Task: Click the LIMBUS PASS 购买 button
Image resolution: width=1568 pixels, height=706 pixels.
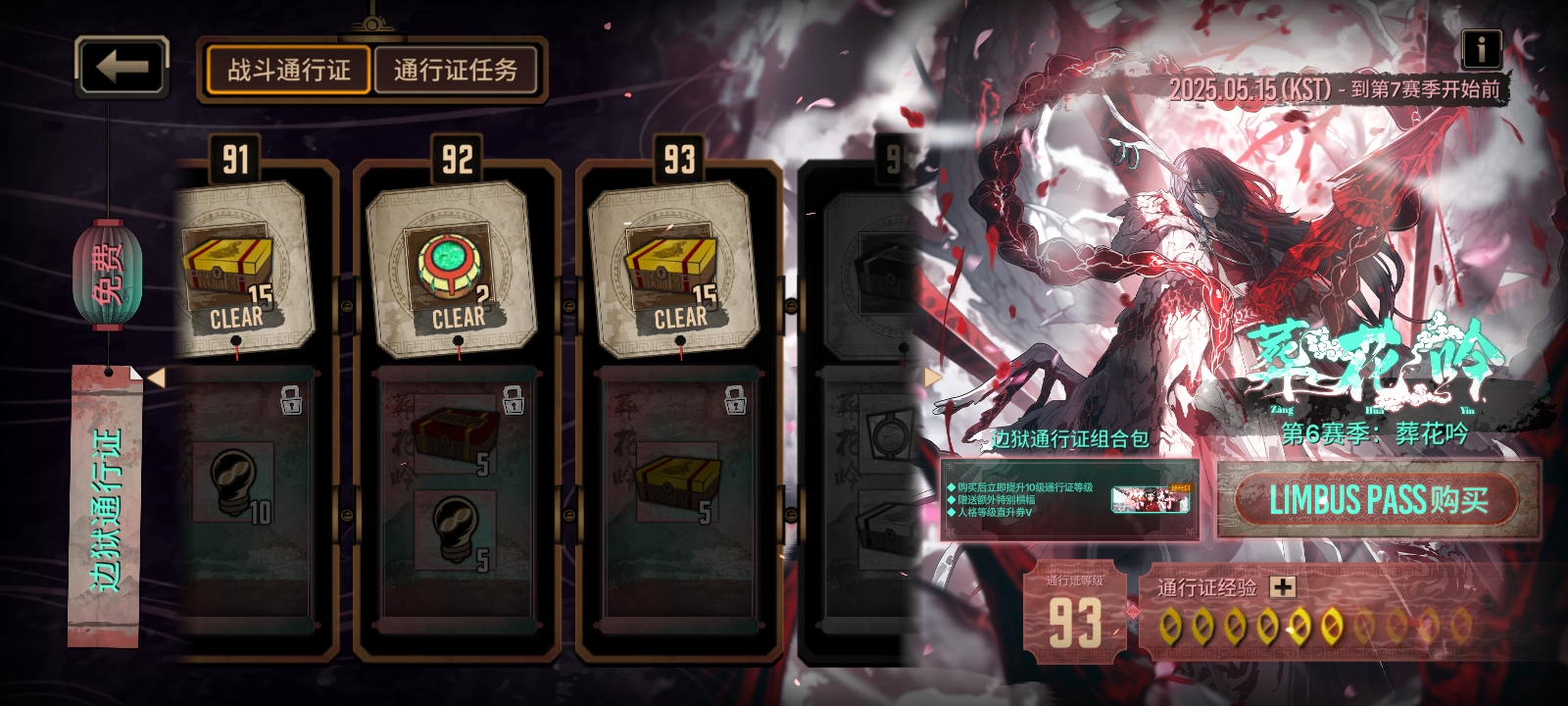Action: (x=1376, y=498)
